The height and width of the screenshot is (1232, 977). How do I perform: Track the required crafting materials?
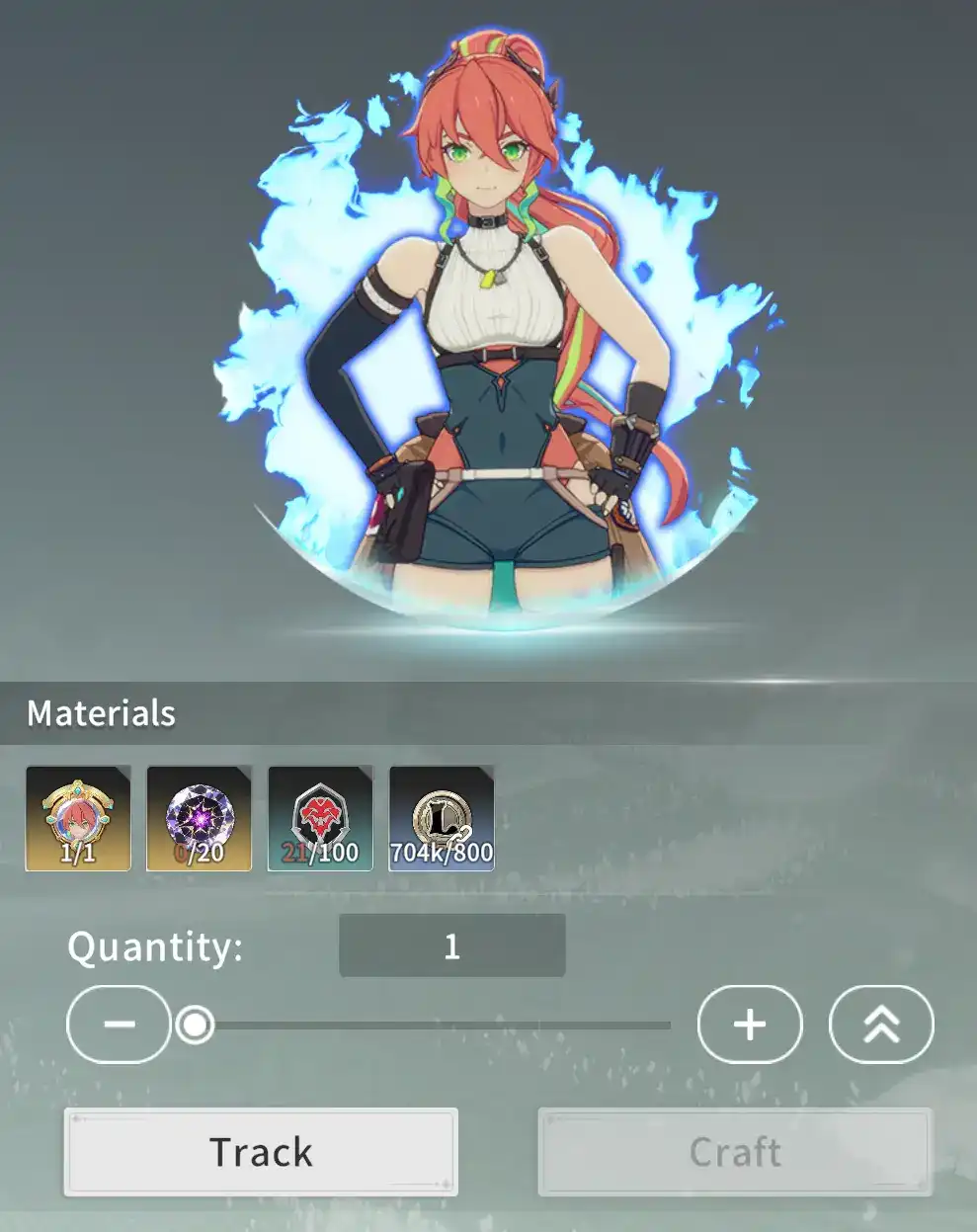point(261,1152)
